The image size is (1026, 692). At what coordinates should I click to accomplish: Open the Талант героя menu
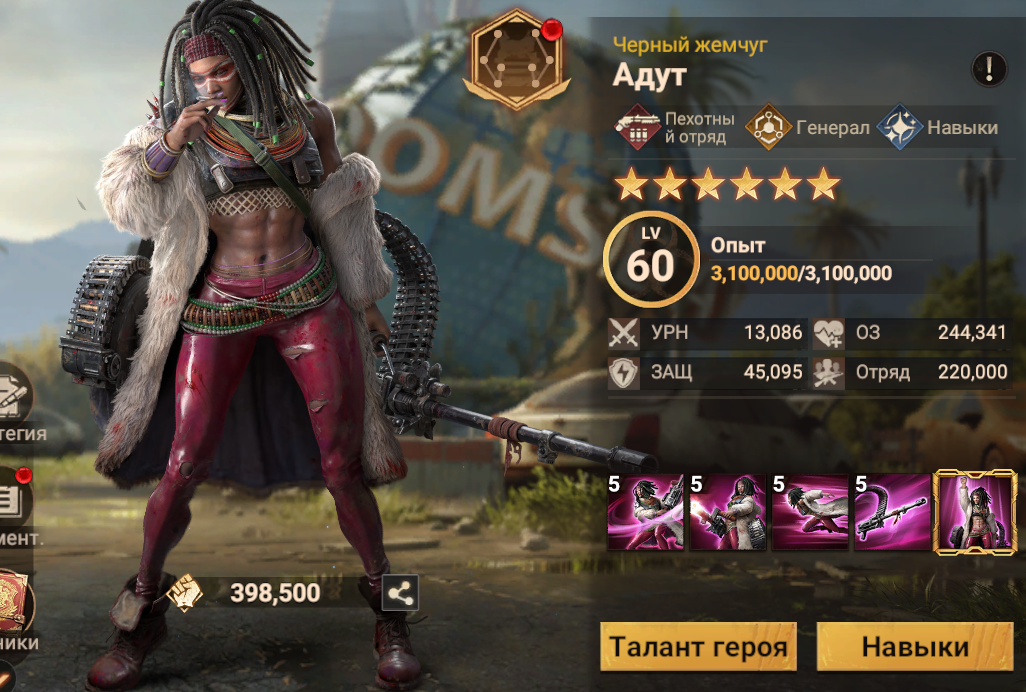point(698,646)
